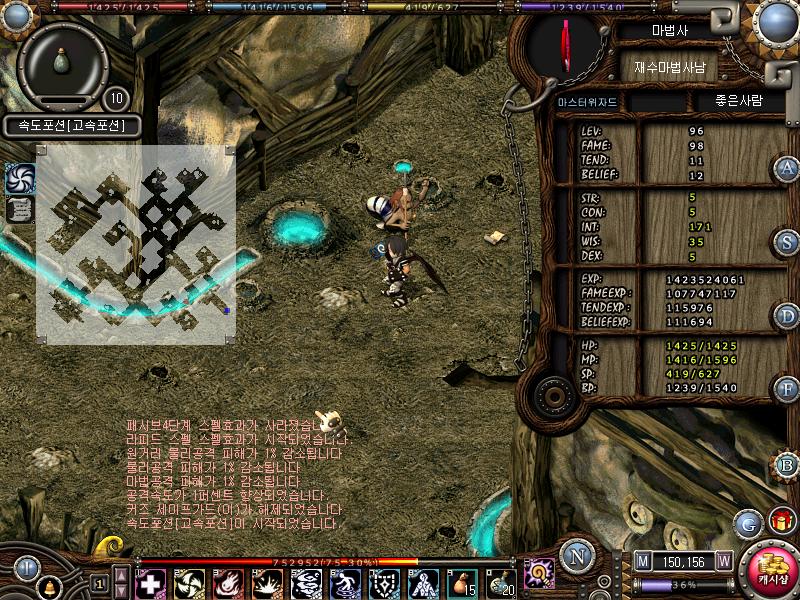Open the scroll icon beside the minimap
Screen dimensions: 800x600
tap(20, 209)
